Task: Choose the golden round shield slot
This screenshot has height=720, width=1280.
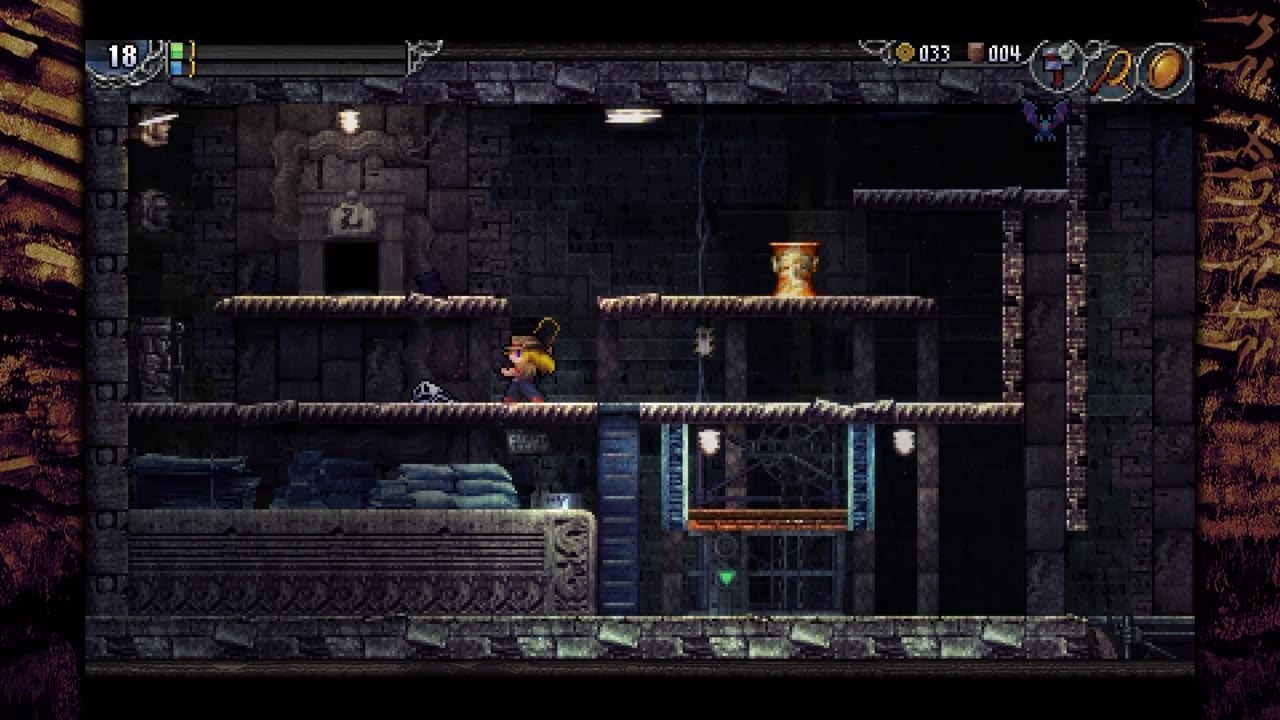Action: (x=1166, y=68)
